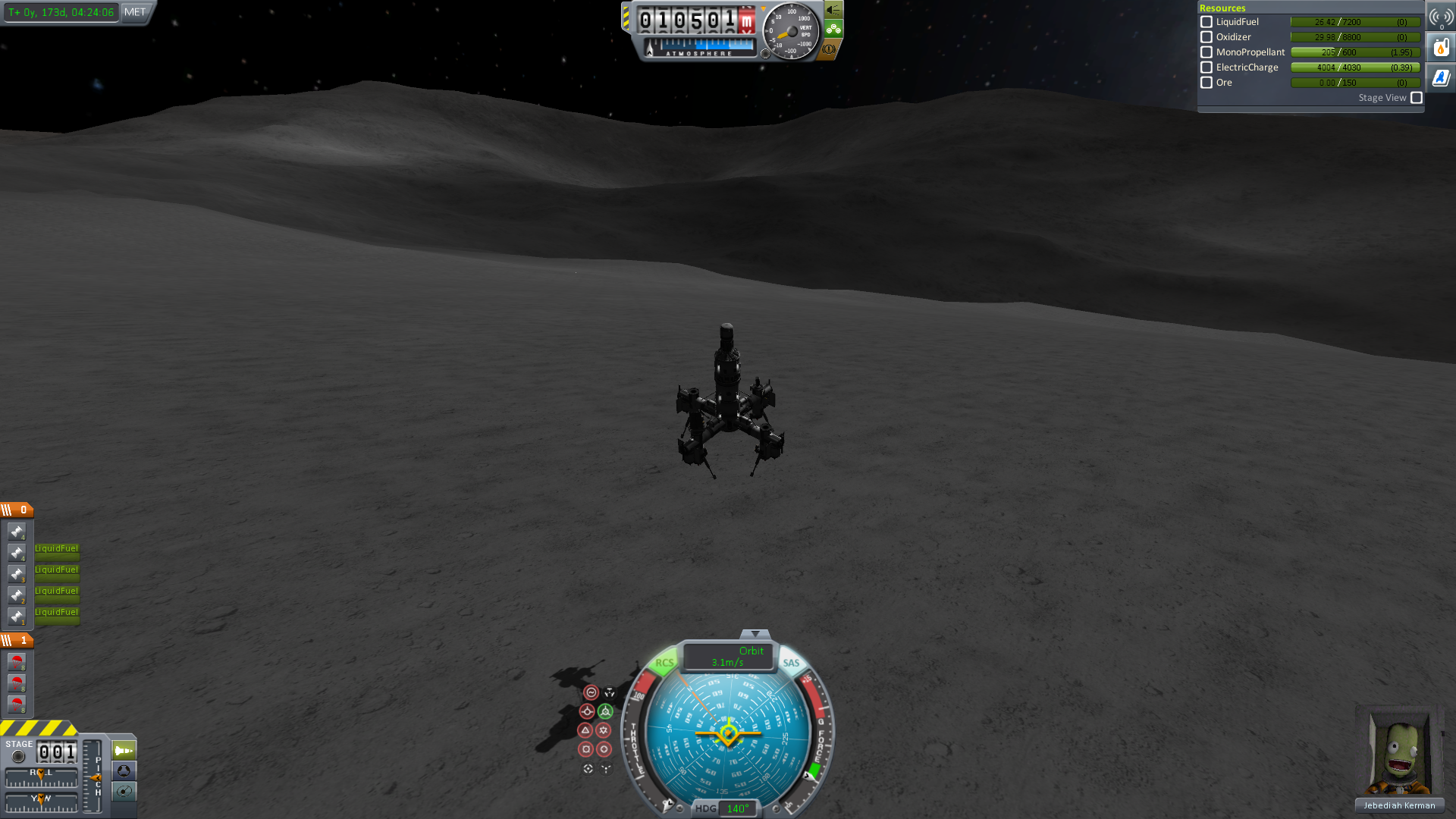Viewport: 1456px width, 819px height.
Task: Toggle the landing gear button
Action: pyautogui.click(x=833, y=30)
